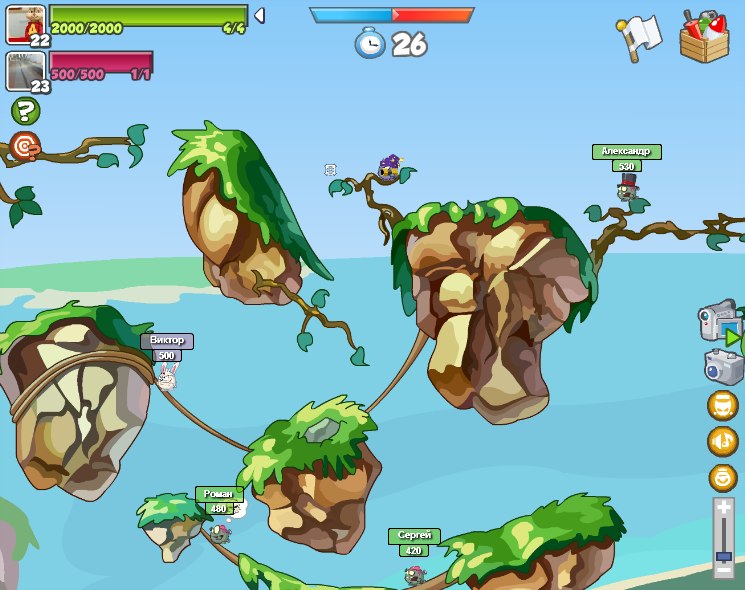Click the orange target hint icon

pos(25,147)
